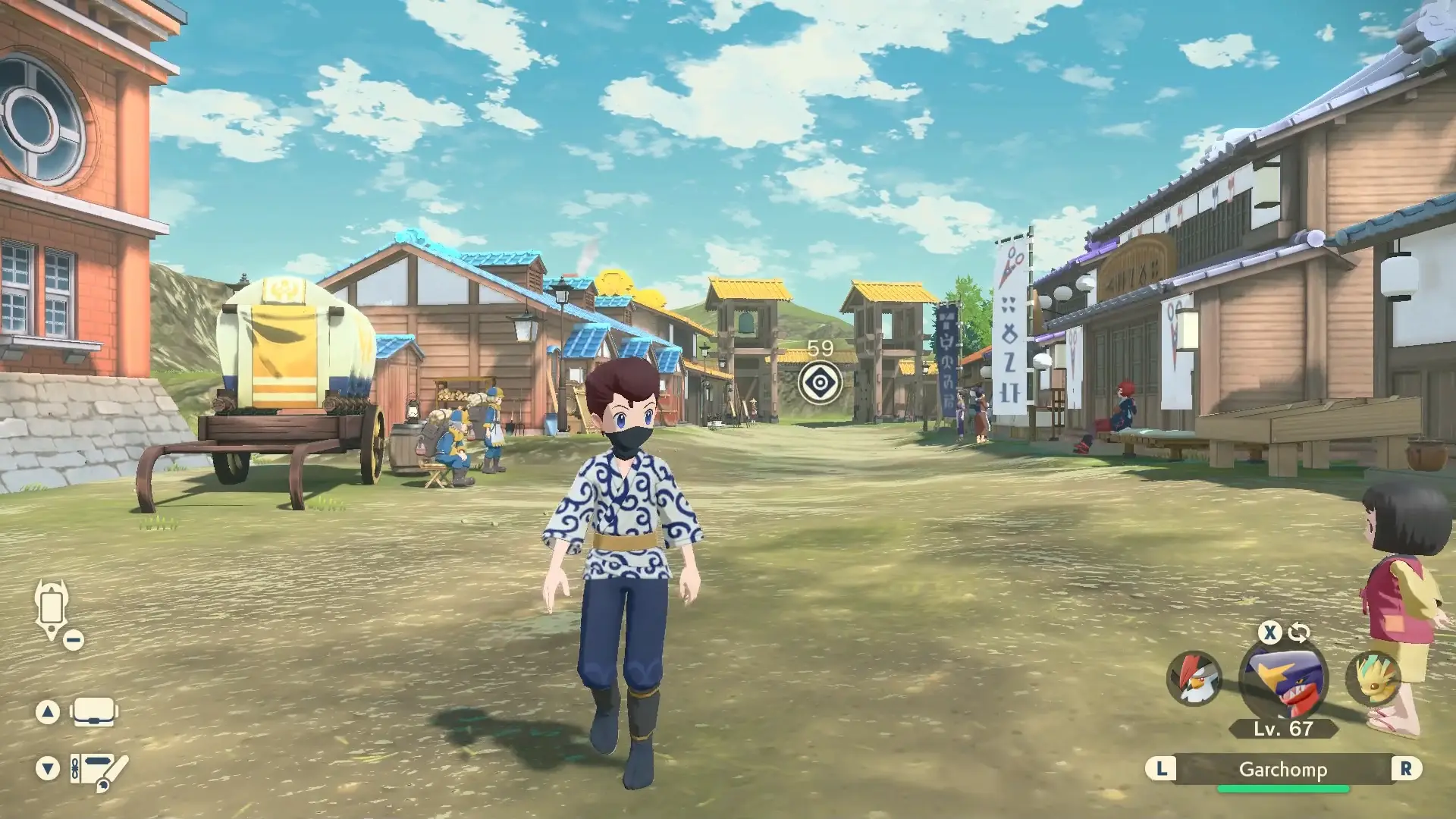Click the waypoint target marker showing 59
Image resolution: width=1456 pixels, height=819 pixels.
(x=820, y=383)
